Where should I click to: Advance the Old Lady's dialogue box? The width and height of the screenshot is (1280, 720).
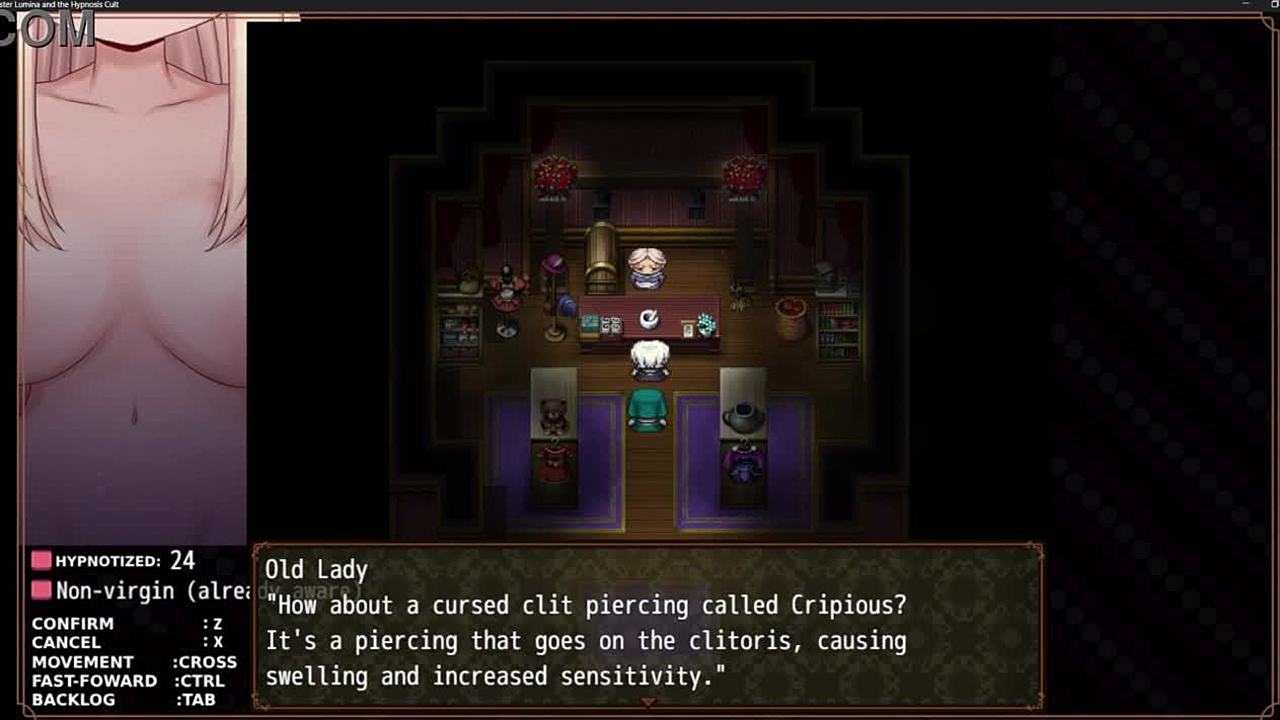click(647, 627)
